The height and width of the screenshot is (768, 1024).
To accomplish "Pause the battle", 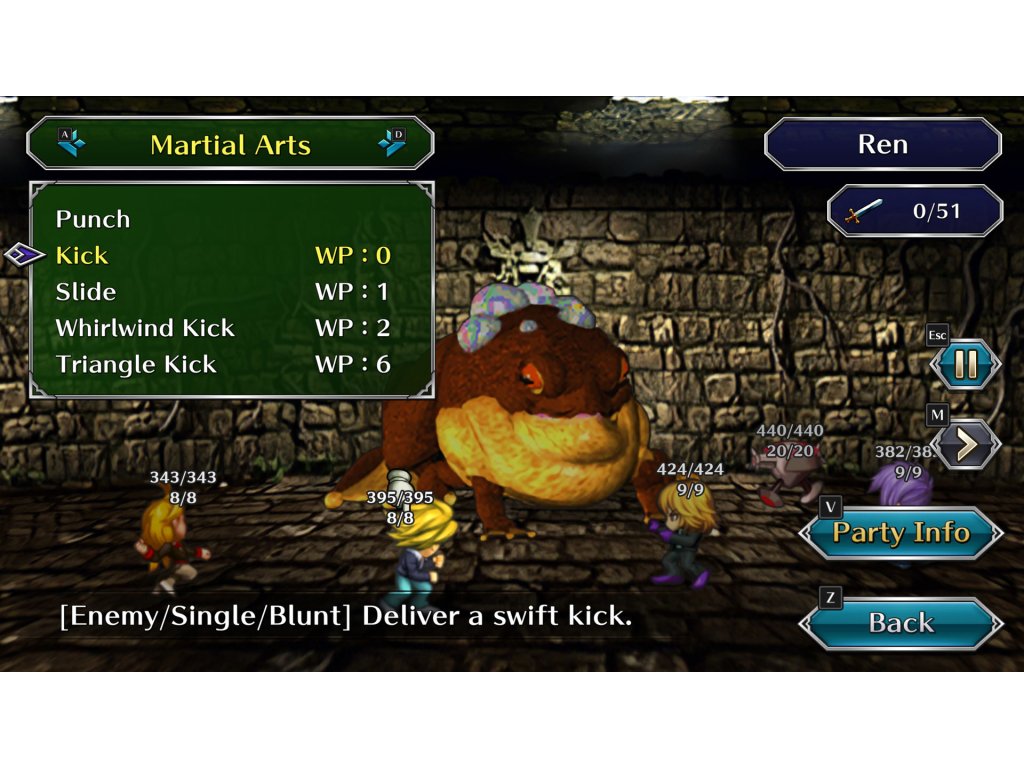I will pos(965,364).
